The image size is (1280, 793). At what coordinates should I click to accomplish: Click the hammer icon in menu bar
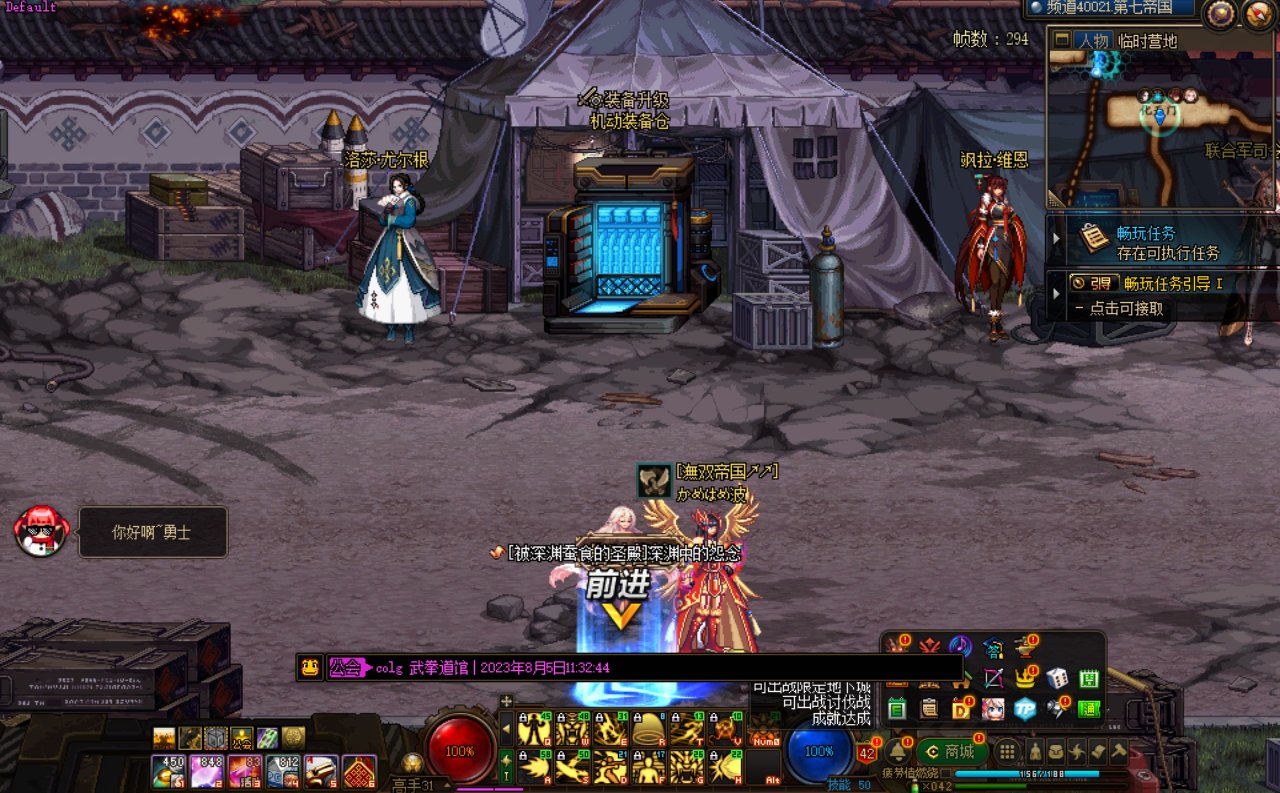pyautogui.click(x=1119, y=752)
